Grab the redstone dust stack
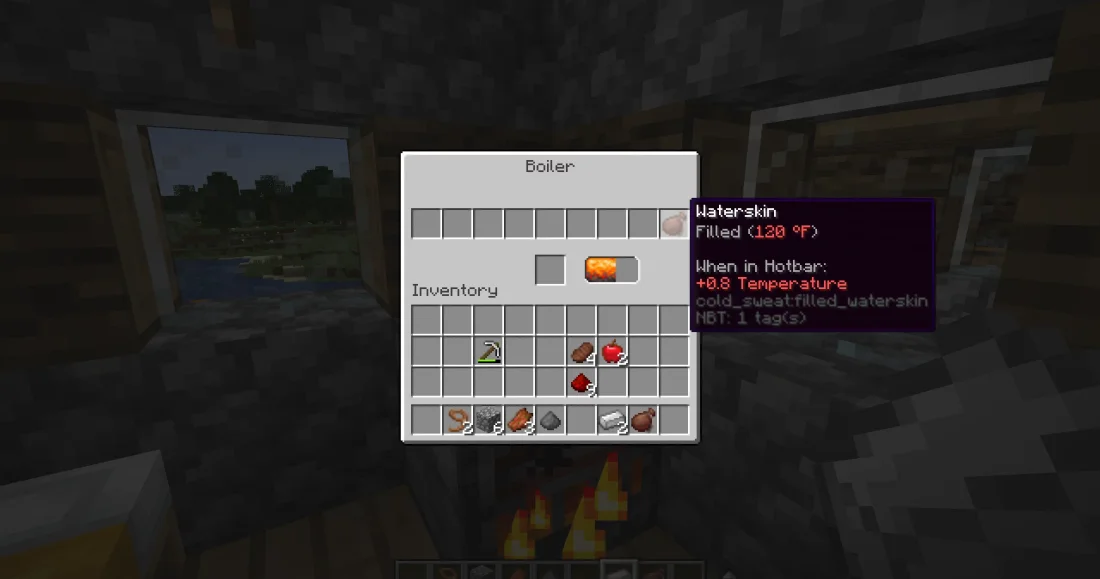 tap(581, 382)
